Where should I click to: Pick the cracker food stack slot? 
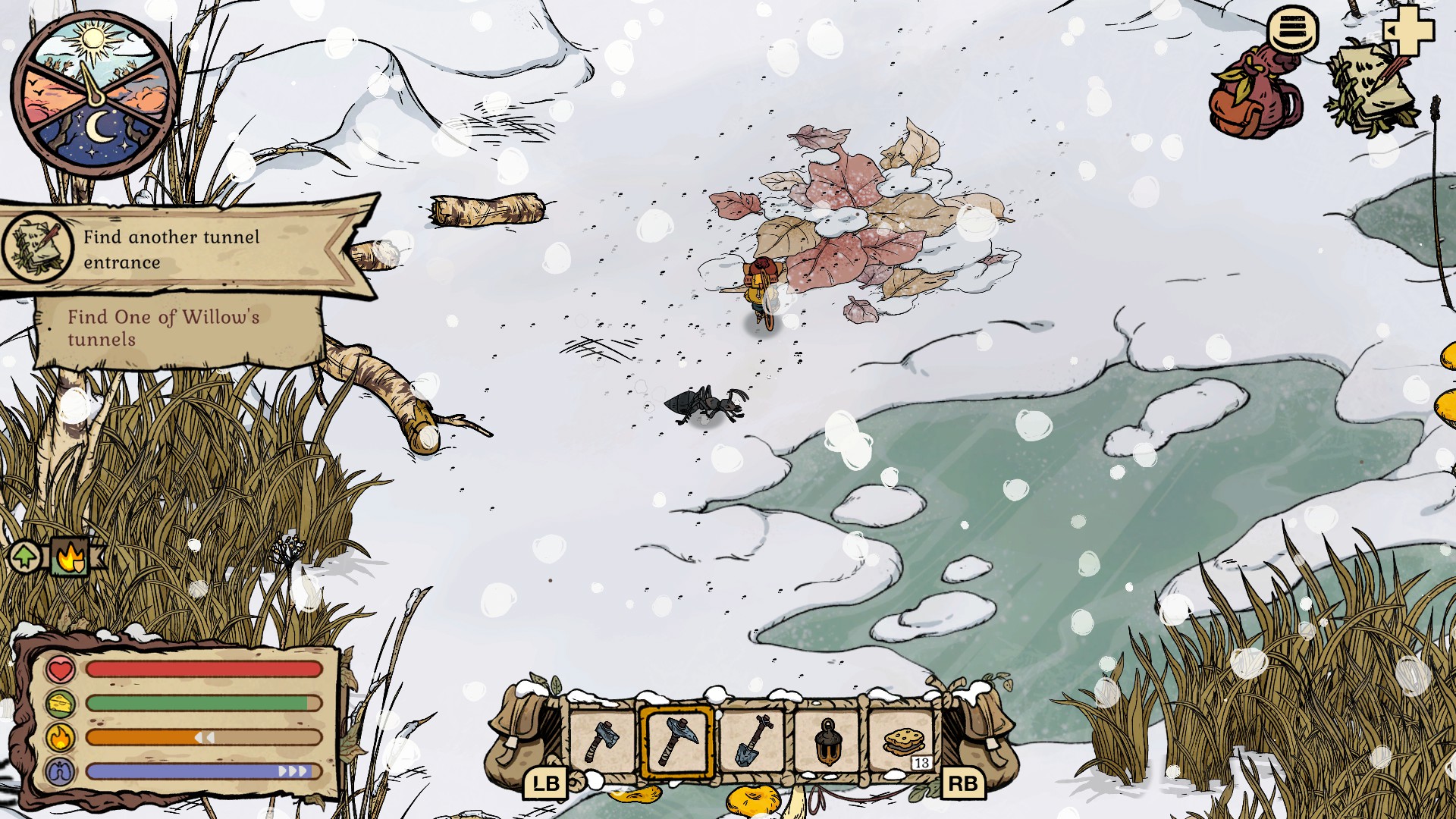pyautogui.click(x=902, y=742)
